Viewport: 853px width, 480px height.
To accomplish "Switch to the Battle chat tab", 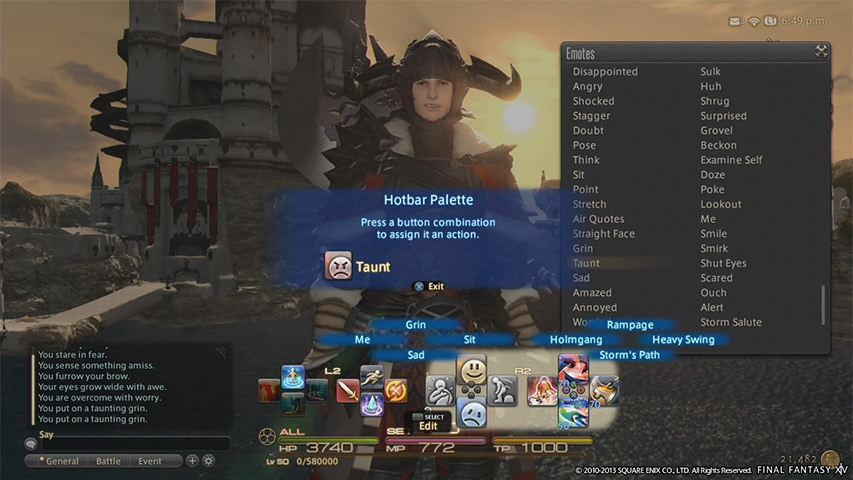I will coord(107,461).
